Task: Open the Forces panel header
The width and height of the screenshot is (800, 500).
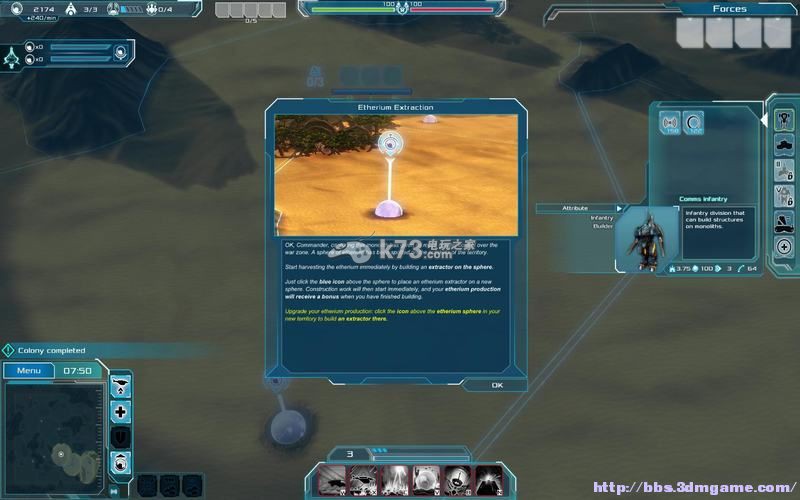Action: pos(729,9)
